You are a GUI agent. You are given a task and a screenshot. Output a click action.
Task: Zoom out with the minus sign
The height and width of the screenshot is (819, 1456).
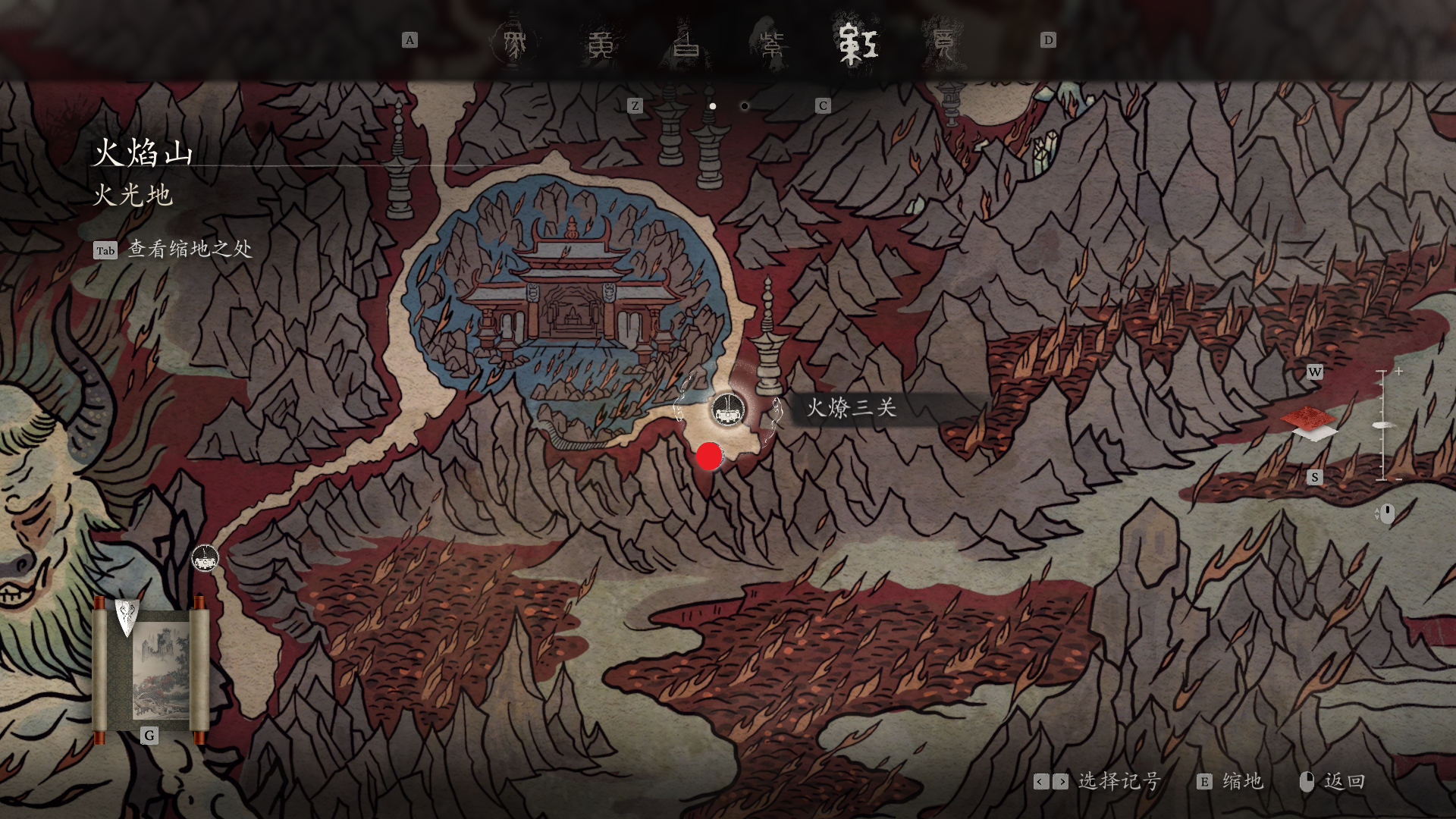(1398, 479)
